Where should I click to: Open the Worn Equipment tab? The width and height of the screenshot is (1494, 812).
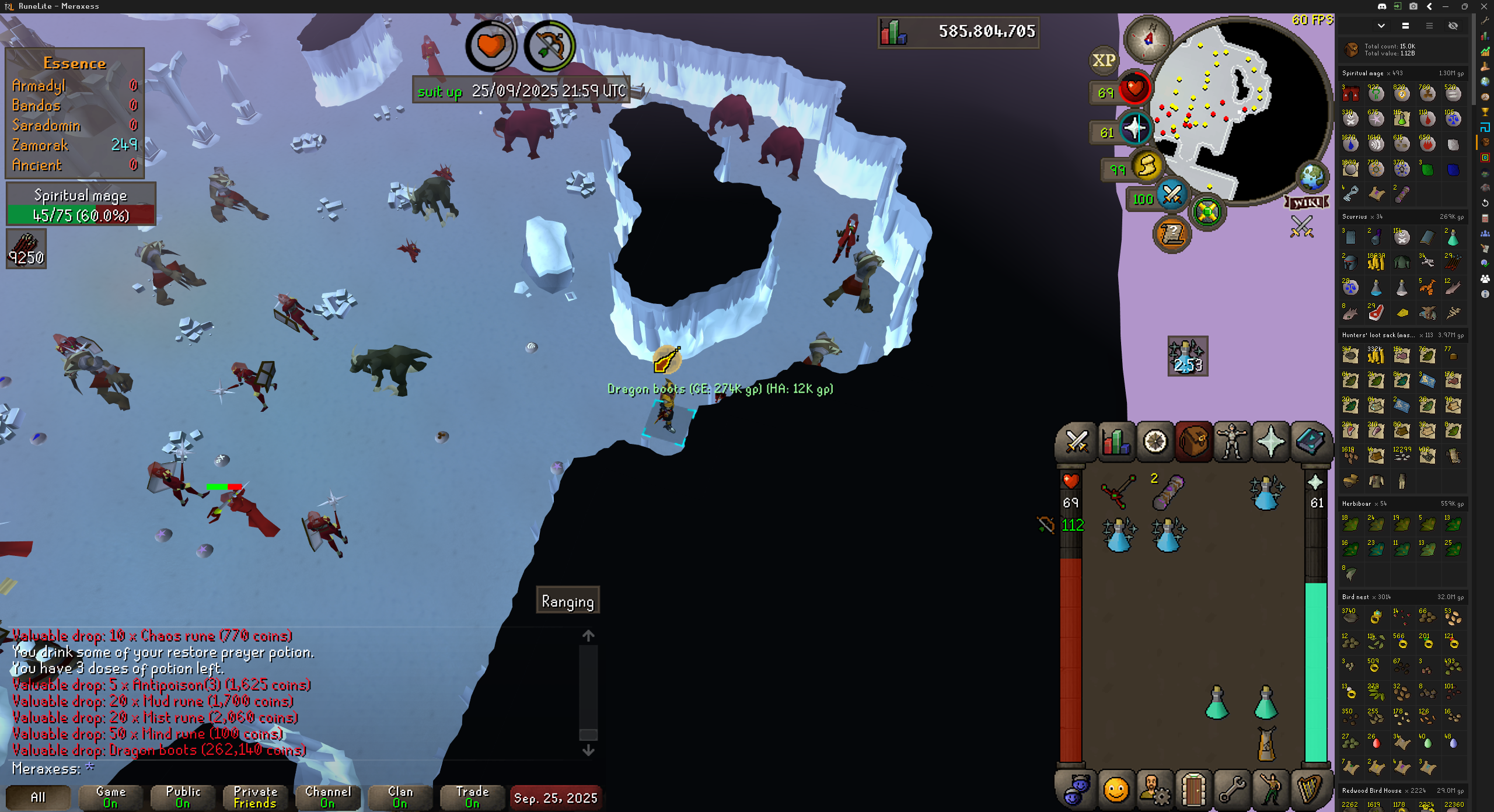[x=1232, y=442]
